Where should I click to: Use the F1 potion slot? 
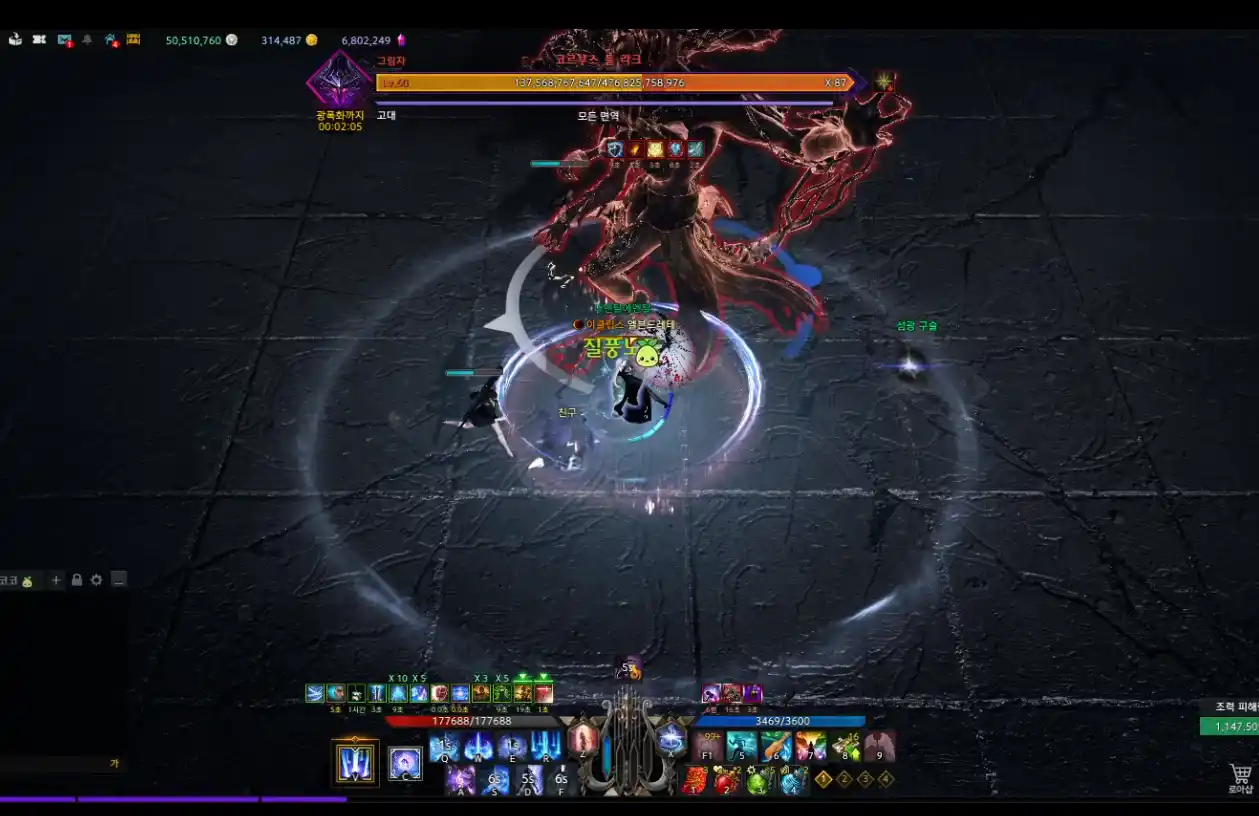point(708,746)
